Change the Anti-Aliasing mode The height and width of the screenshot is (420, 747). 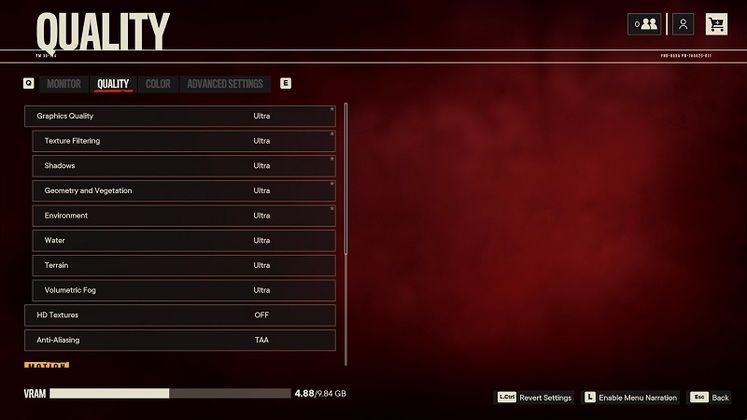tap(180, 340)
